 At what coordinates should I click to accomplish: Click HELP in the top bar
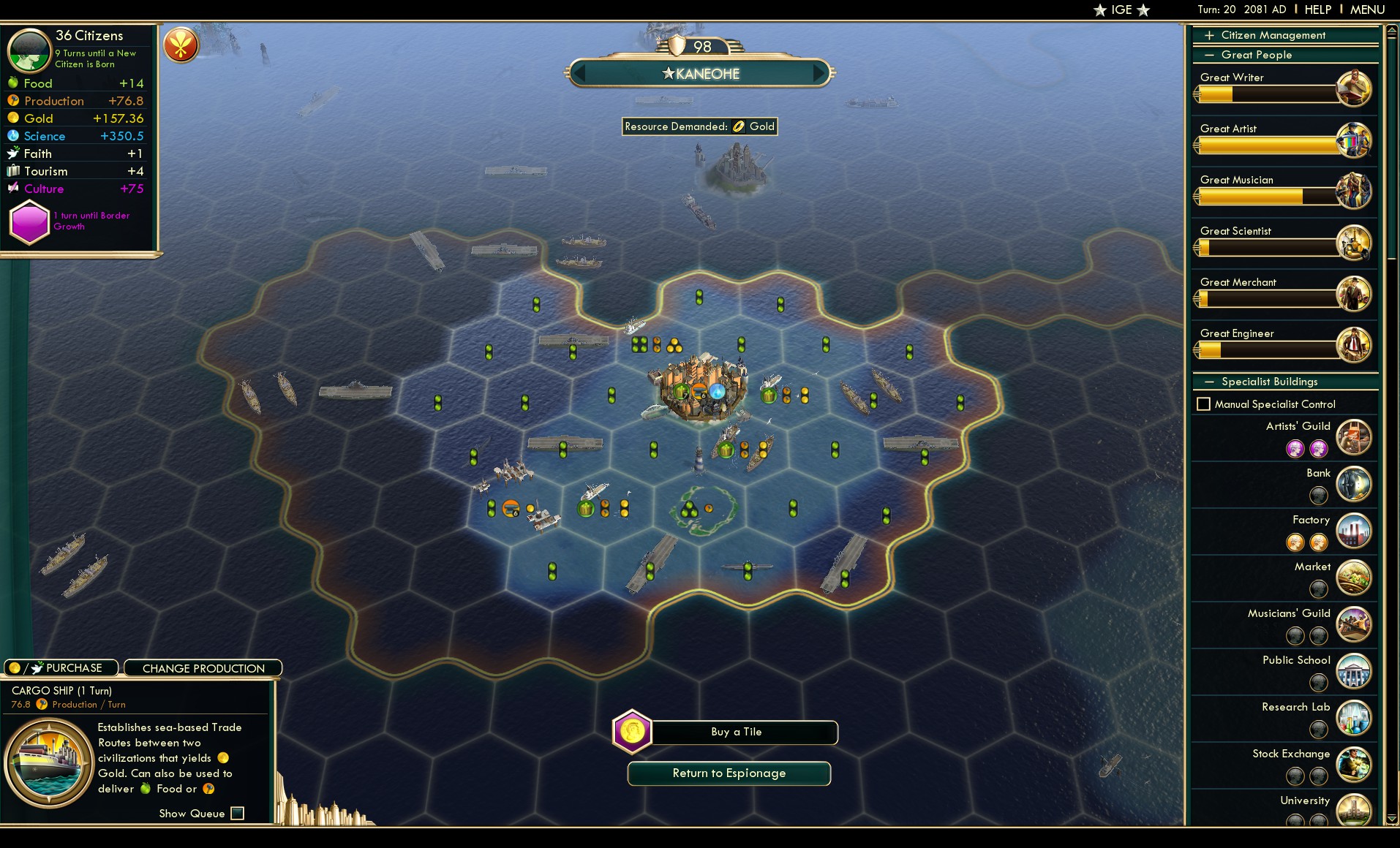click(x=1317, y=10)
